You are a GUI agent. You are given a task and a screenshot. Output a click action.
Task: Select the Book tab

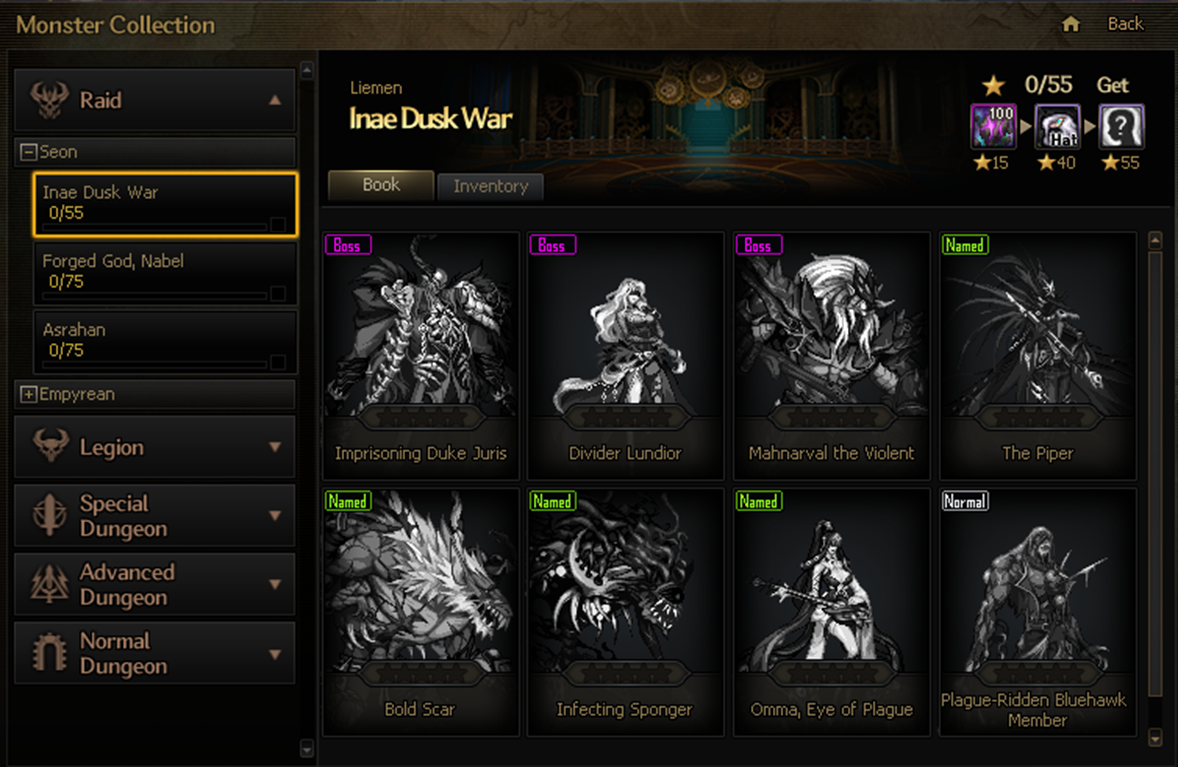click(x=381, y=185)
